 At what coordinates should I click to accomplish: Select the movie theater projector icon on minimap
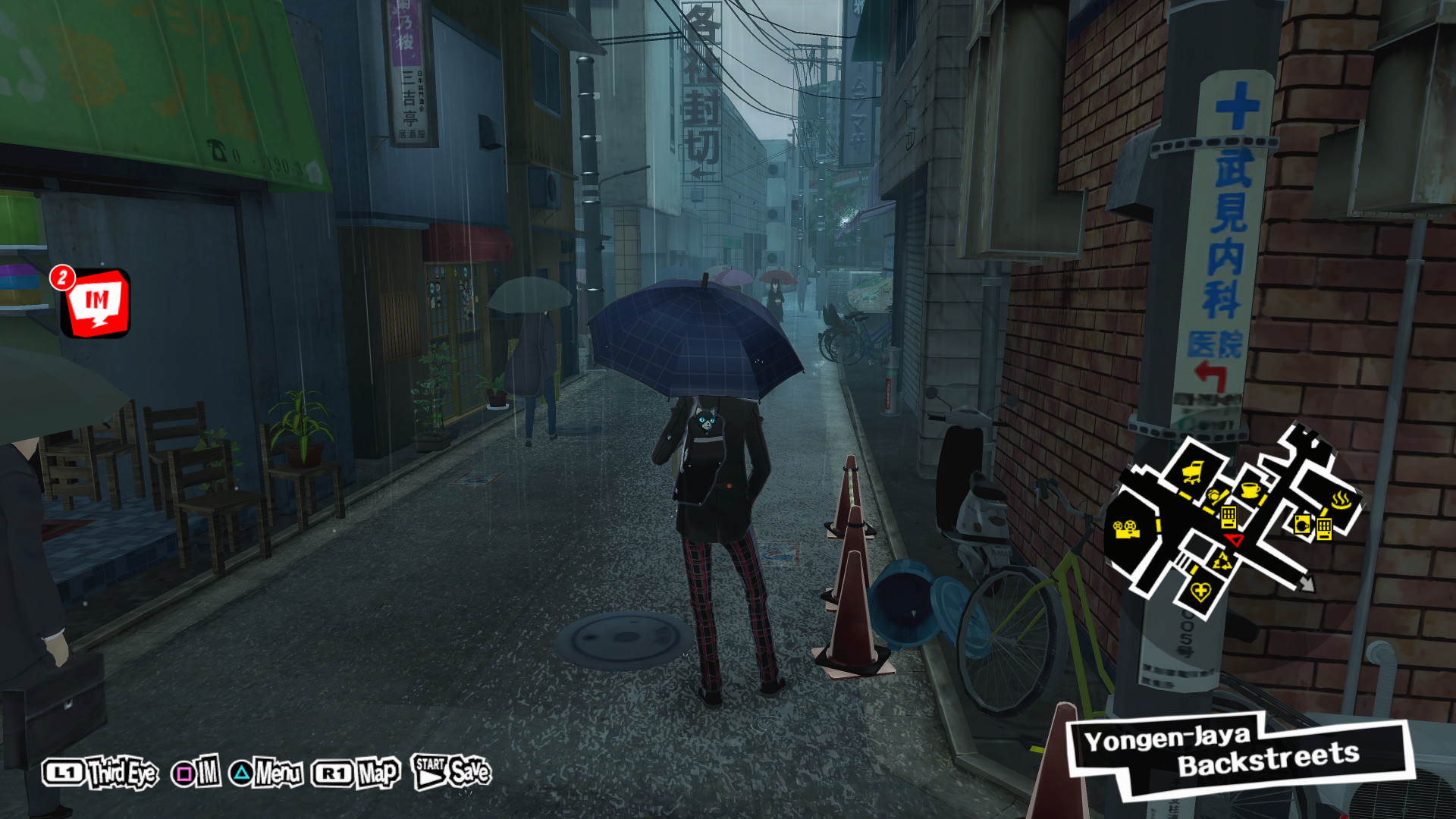[1126, 529]
